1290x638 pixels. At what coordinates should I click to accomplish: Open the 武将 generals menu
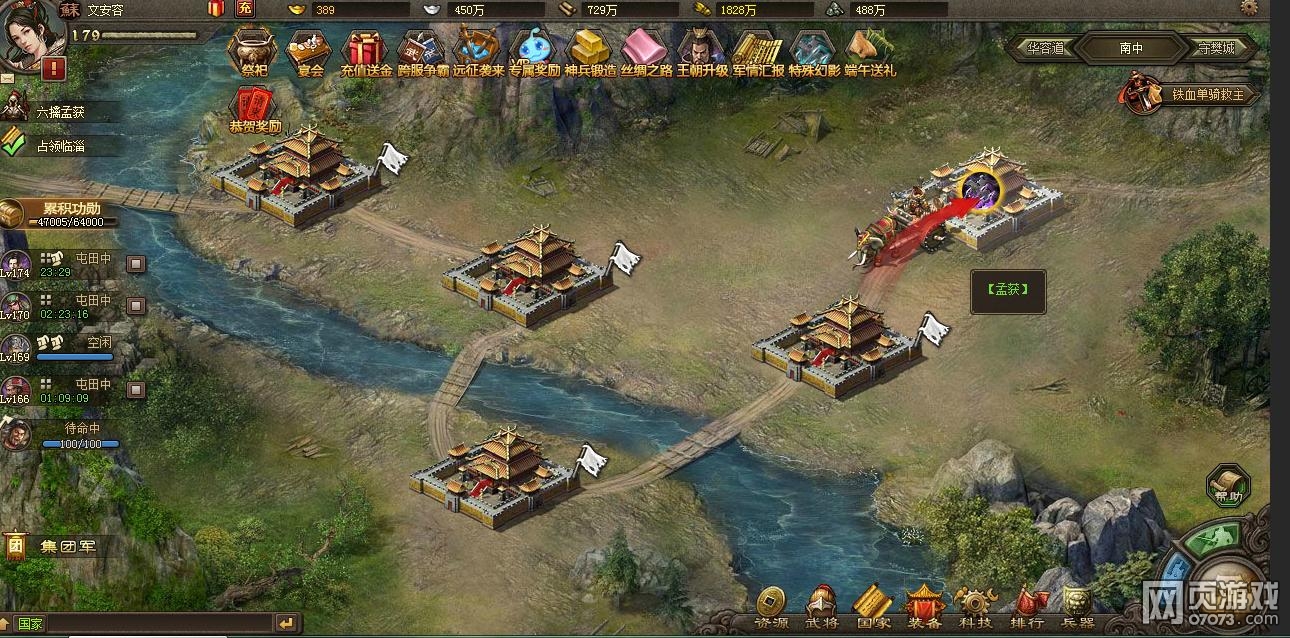click(x=820, y=605)
